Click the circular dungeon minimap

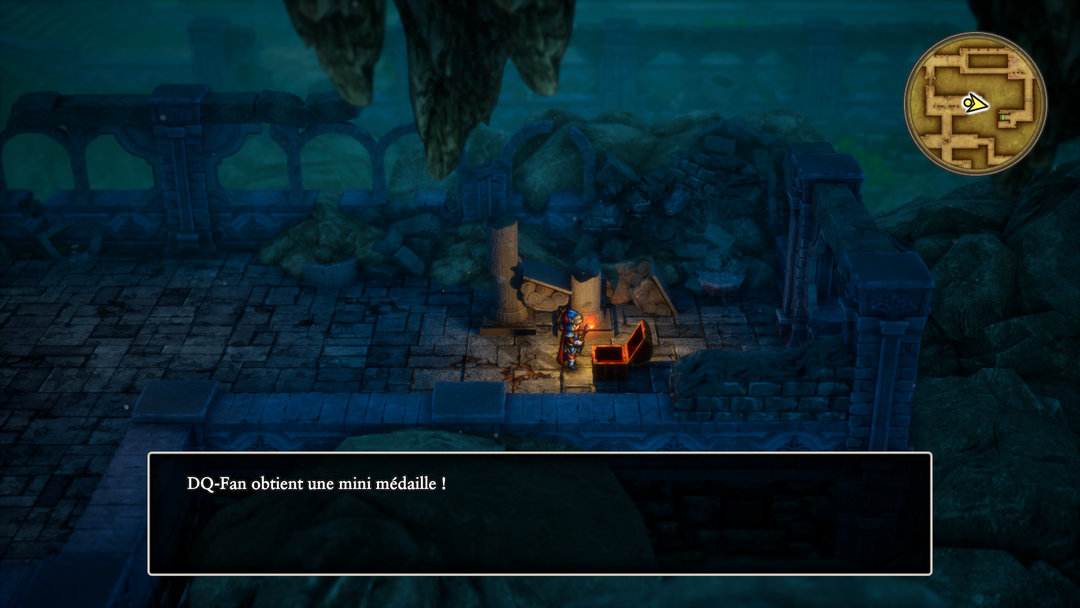click(975, 103)
